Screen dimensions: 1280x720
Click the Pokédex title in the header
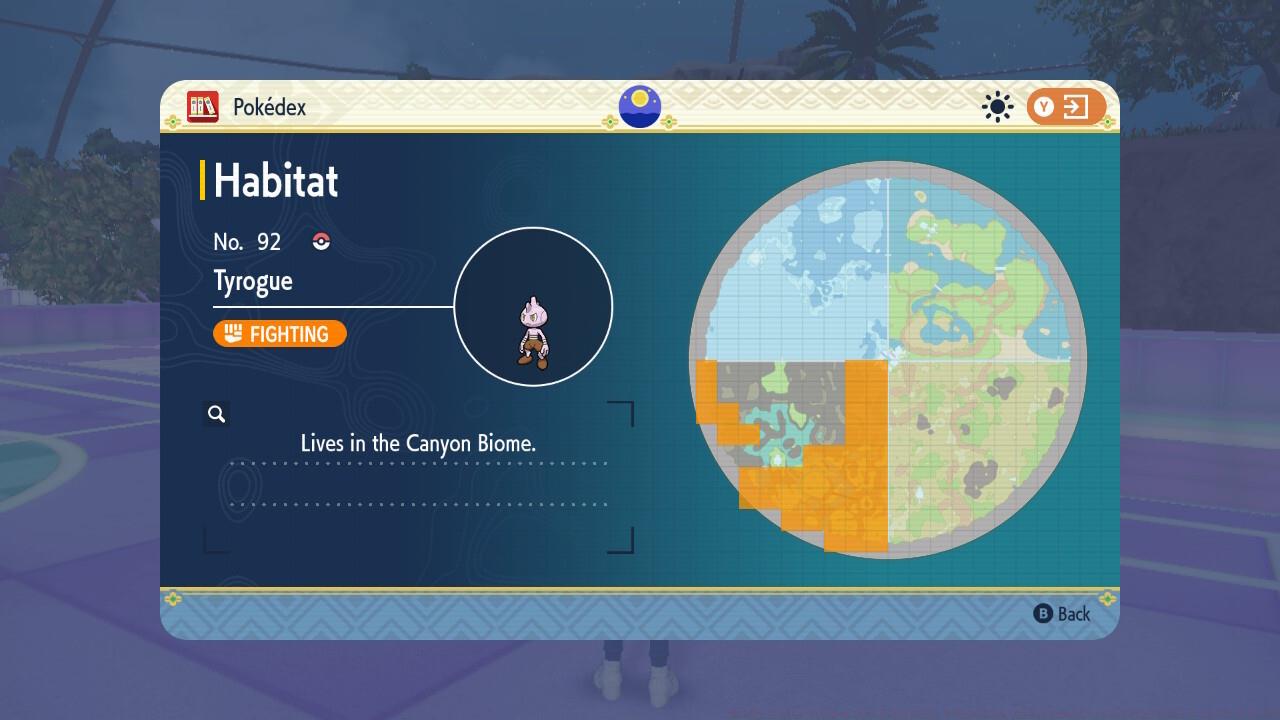pos(268,107)
